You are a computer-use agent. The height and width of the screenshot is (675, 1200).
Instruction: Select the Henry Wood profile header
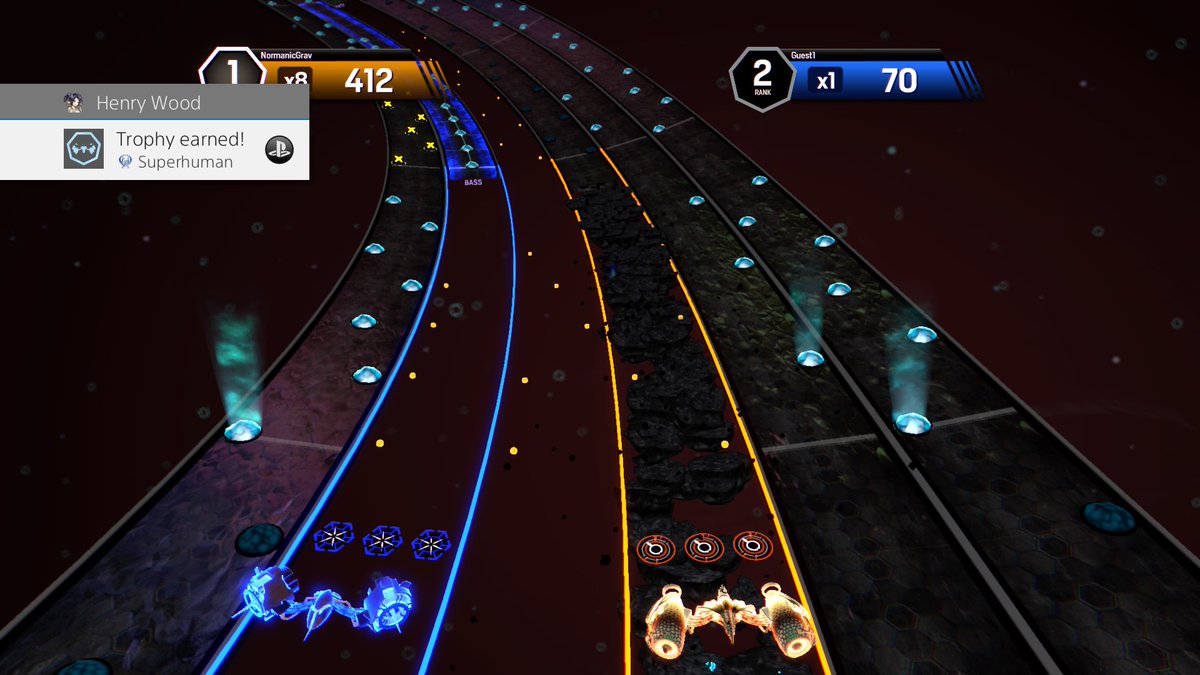pos(148,103)
